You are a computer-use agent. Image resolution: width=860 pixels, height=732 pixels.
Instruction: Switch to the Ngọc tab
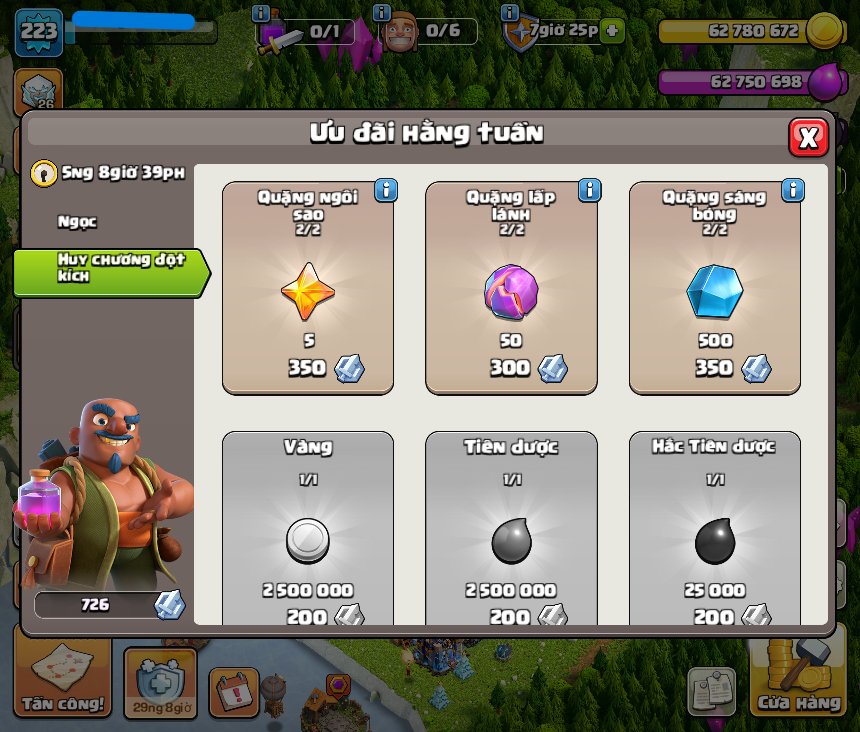pyautogui.click(x=78, y=222)
